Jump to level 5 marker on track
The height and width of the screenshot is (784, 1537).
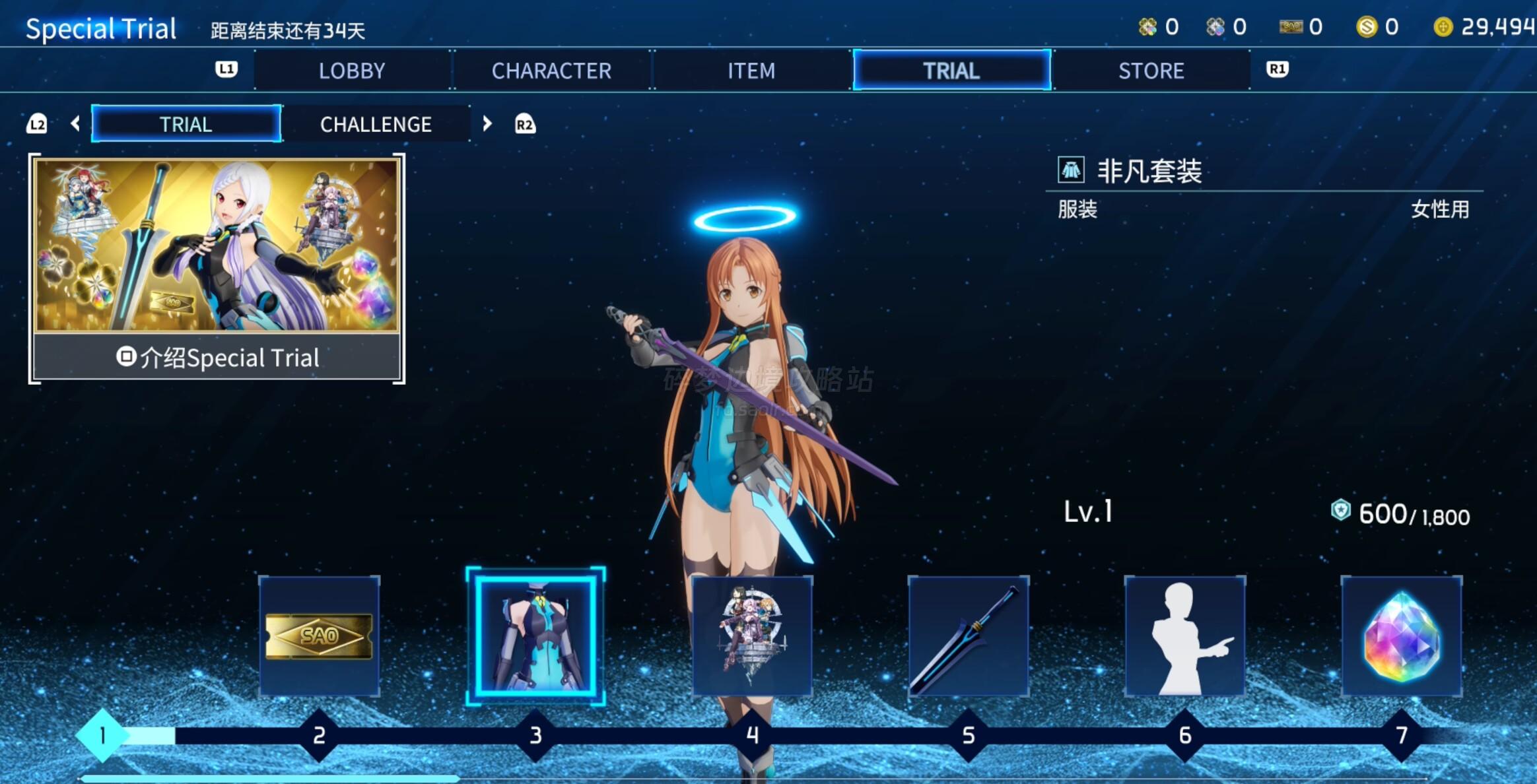pos(969,735)
